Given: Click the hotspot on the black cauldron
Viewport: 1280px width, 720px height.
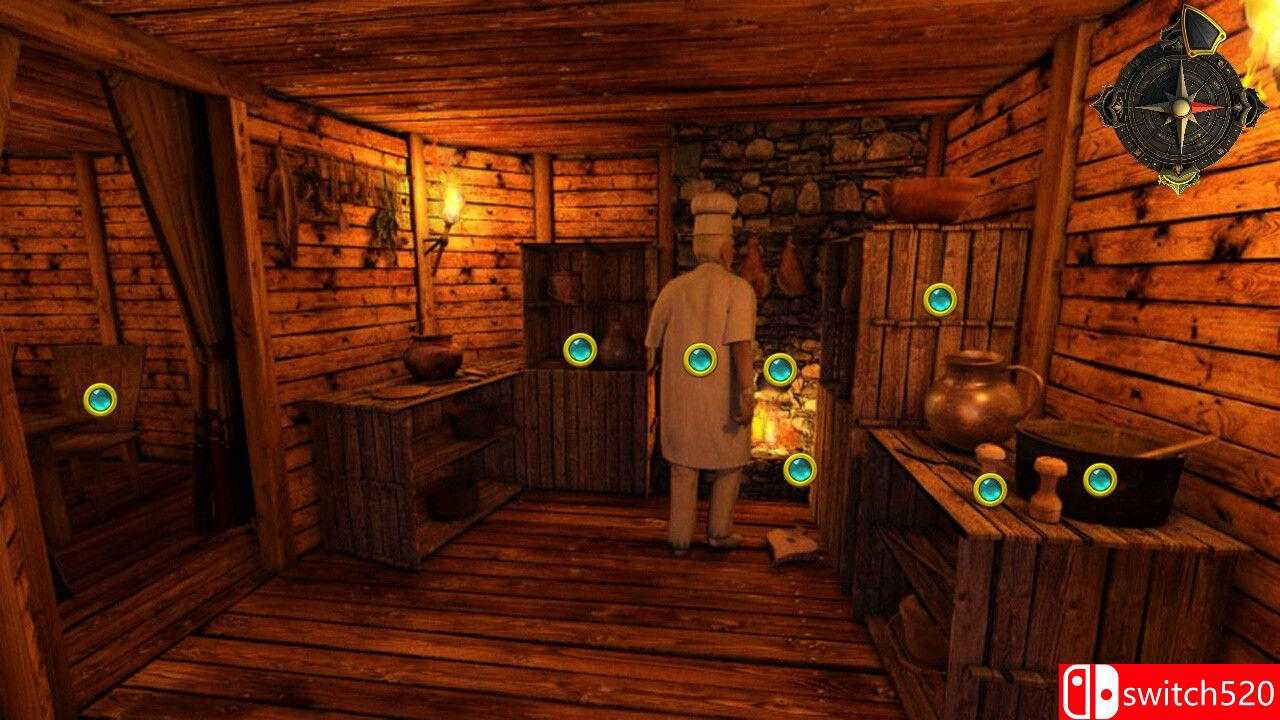Looking at the screenshot, I should pos(1099,479).
